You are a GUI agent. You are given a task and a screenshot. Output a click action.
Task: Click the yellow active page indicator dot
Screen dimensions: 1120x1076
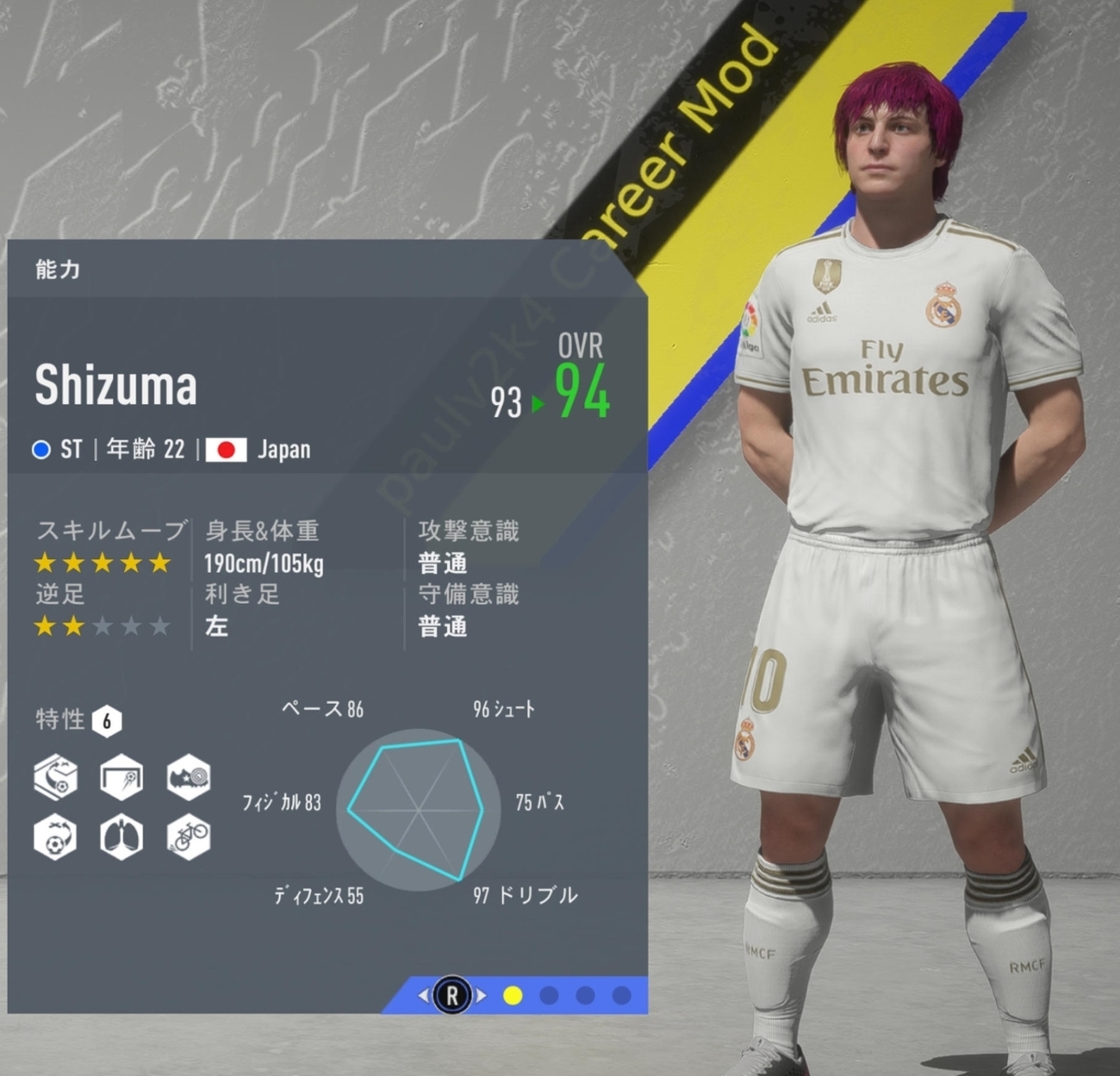click(x=513, y=996)
